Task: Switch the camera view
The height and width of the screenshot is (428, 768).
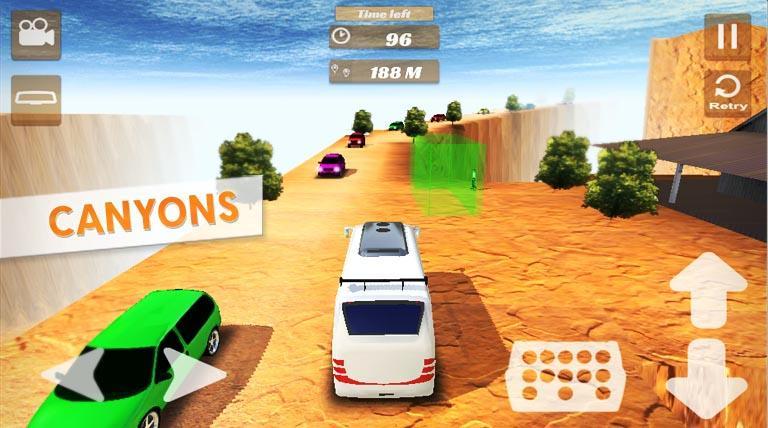Action: tap(36, 36)
